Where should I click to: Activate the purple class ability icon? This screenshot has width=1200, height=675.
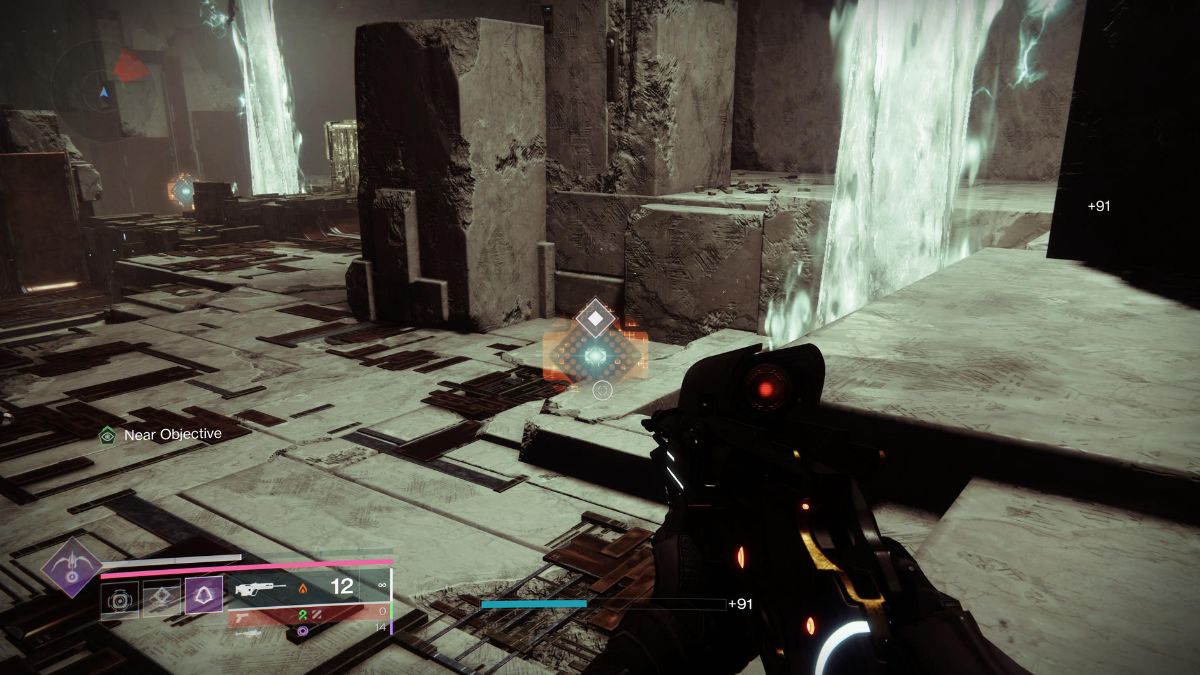tap(204, 601)
